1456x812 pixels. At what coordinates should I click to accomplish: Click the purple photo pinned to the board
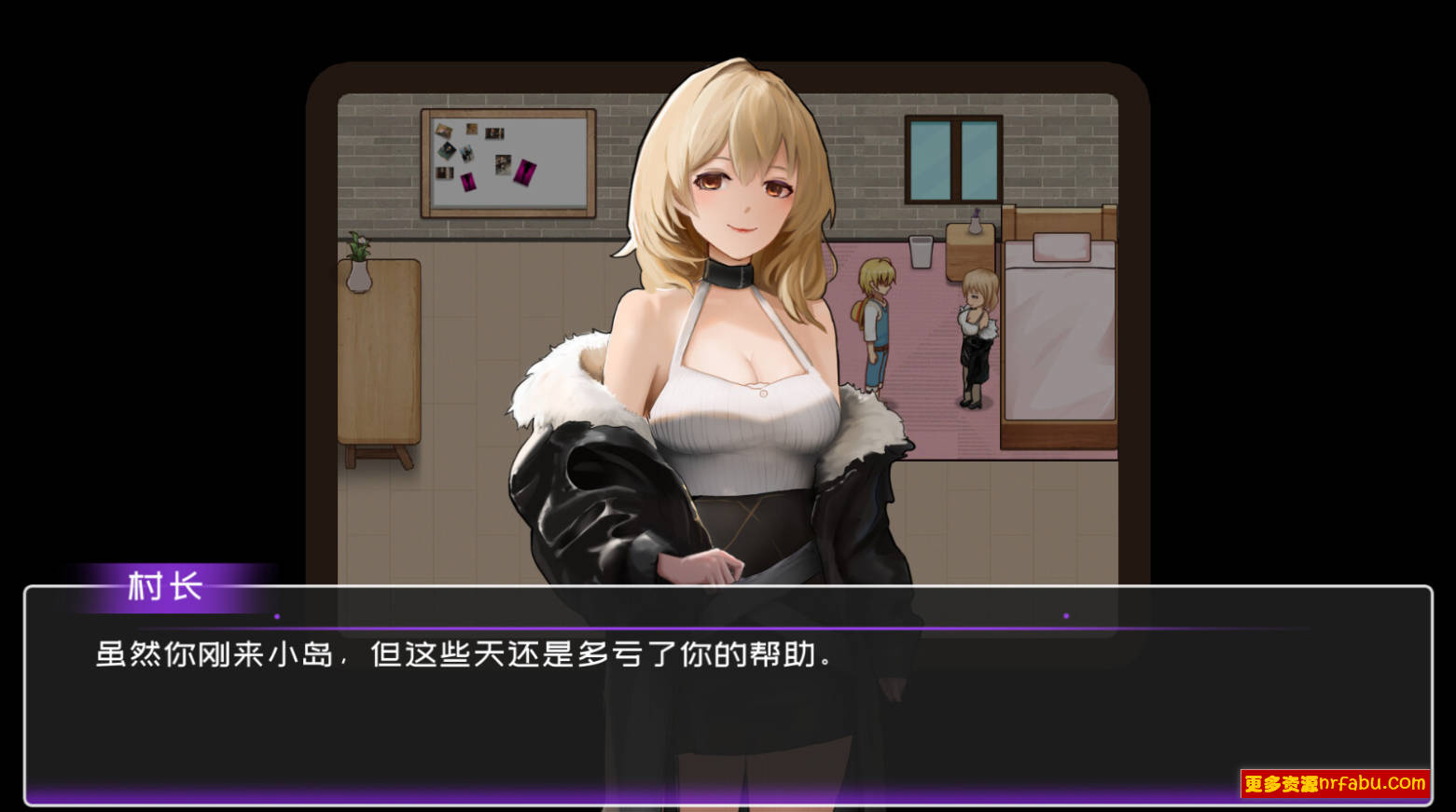(523, 172)
